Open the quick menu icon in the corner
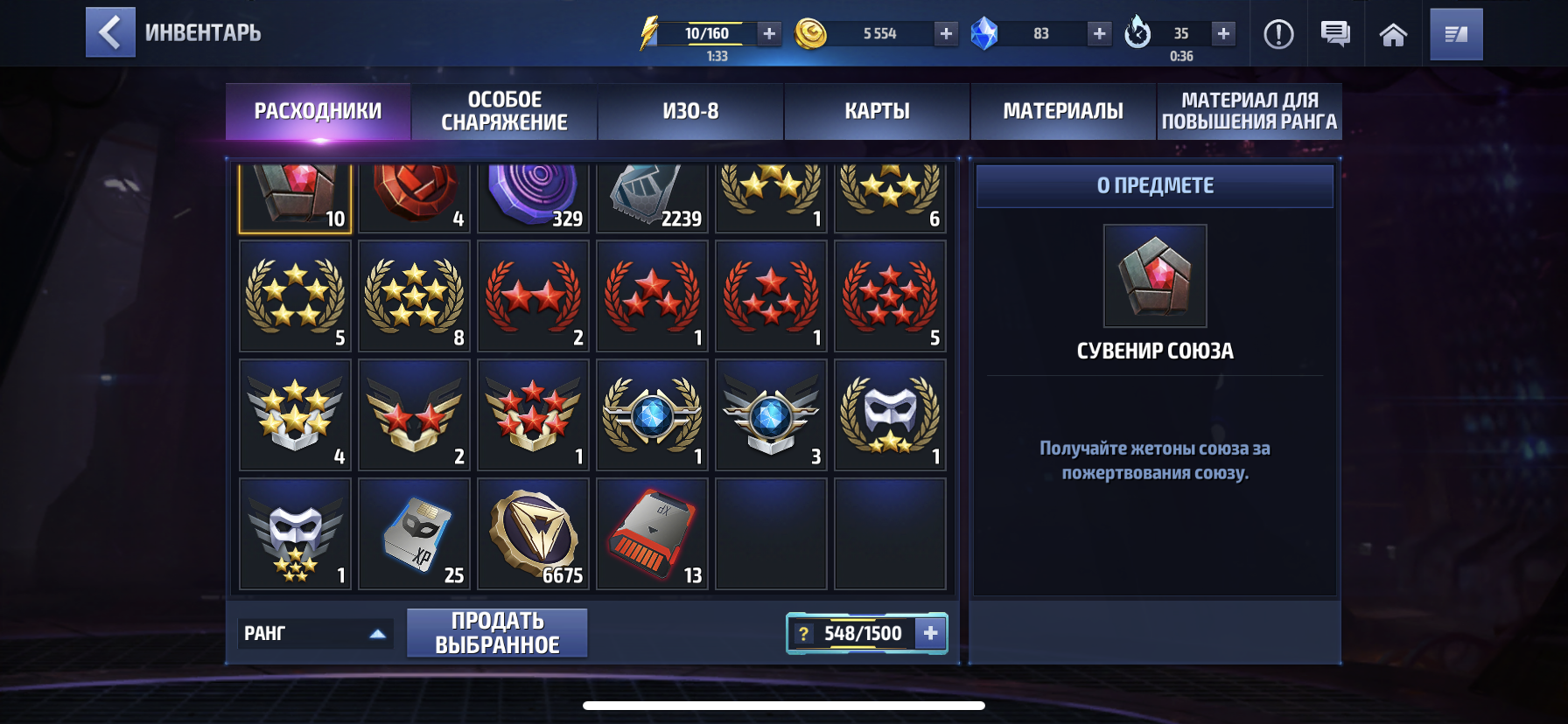This screenshot has height=724, width=1568. [x=1456, y=34]
